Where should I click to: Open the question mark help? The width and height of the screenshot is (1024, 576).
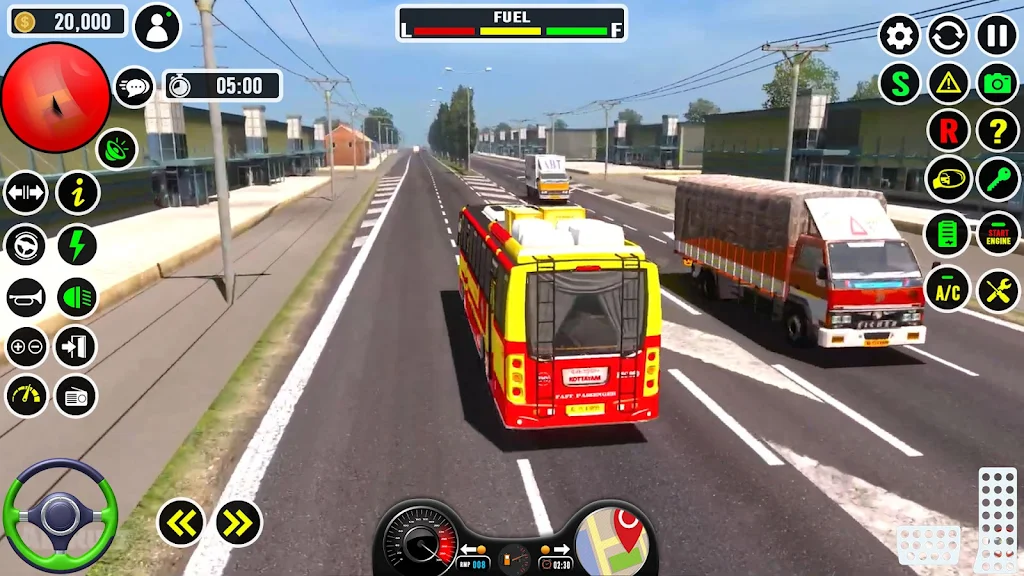tap(997, 130)
